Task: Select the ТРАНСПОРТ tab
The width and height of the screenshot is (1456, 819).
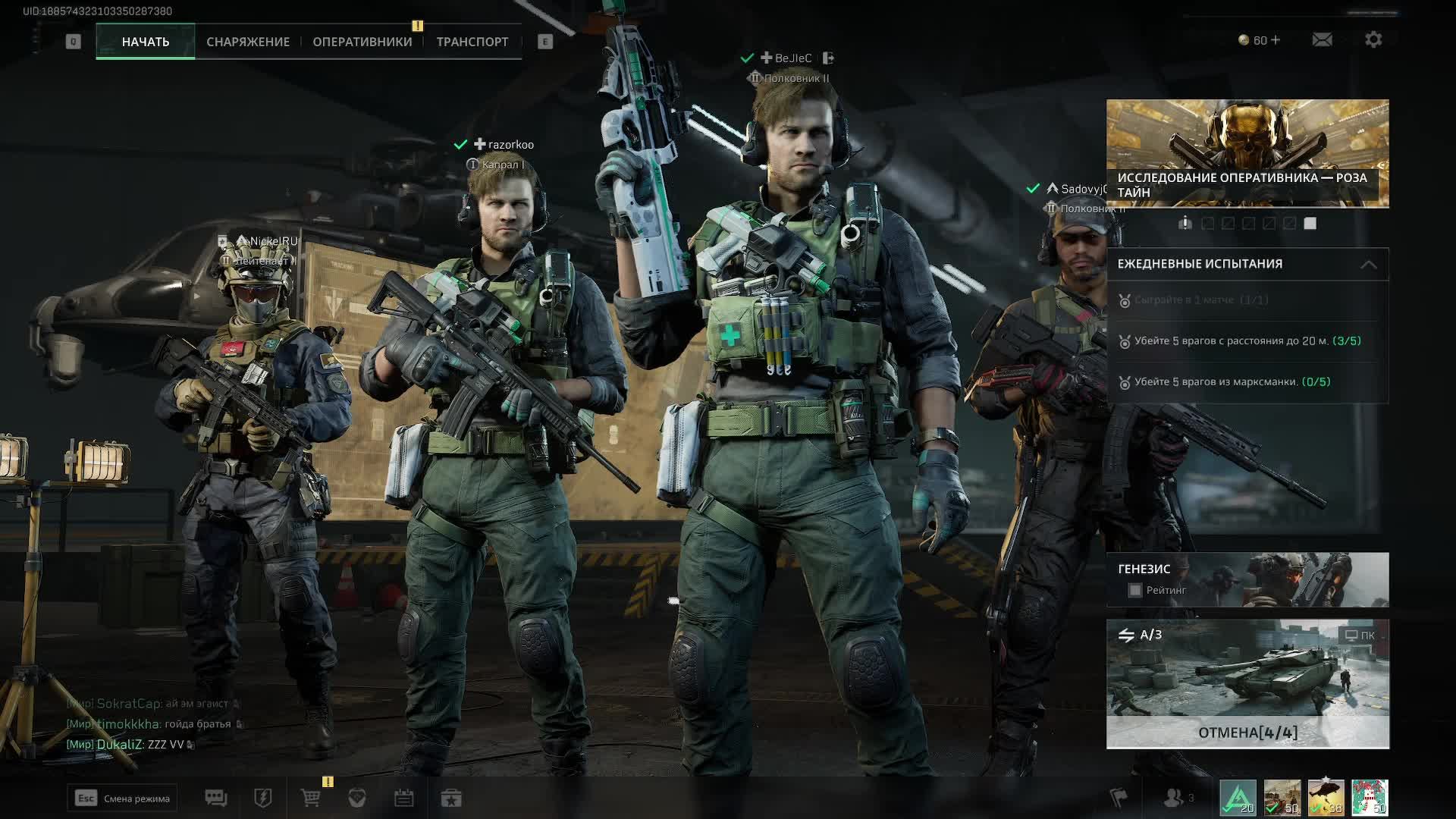Action: click(472, 42)
